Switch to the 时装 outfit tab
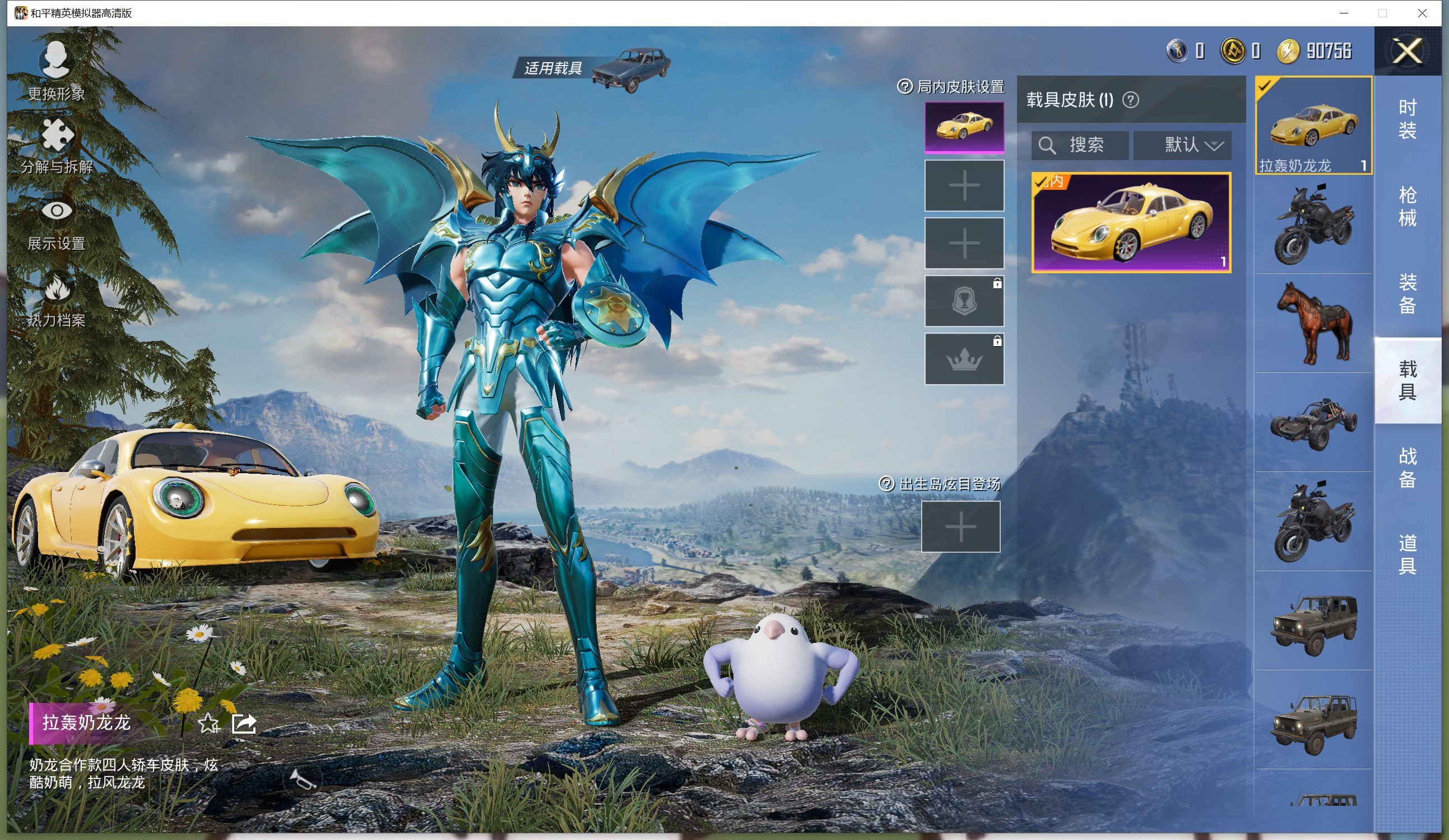 1407,119
